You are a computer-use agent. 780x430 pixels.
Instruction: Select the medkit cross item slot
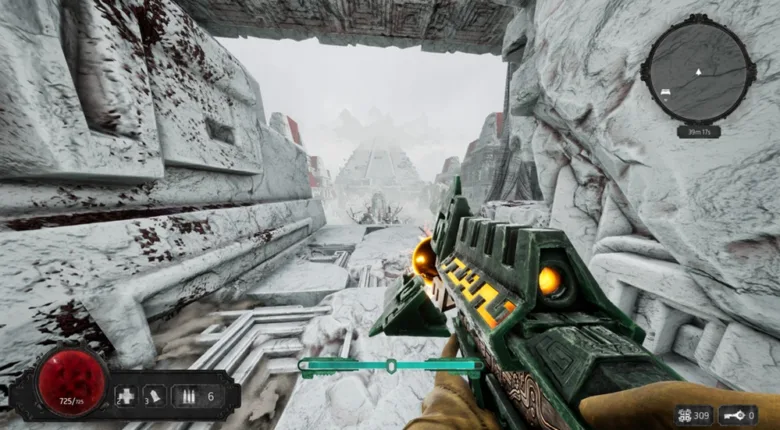coord(128,395)
